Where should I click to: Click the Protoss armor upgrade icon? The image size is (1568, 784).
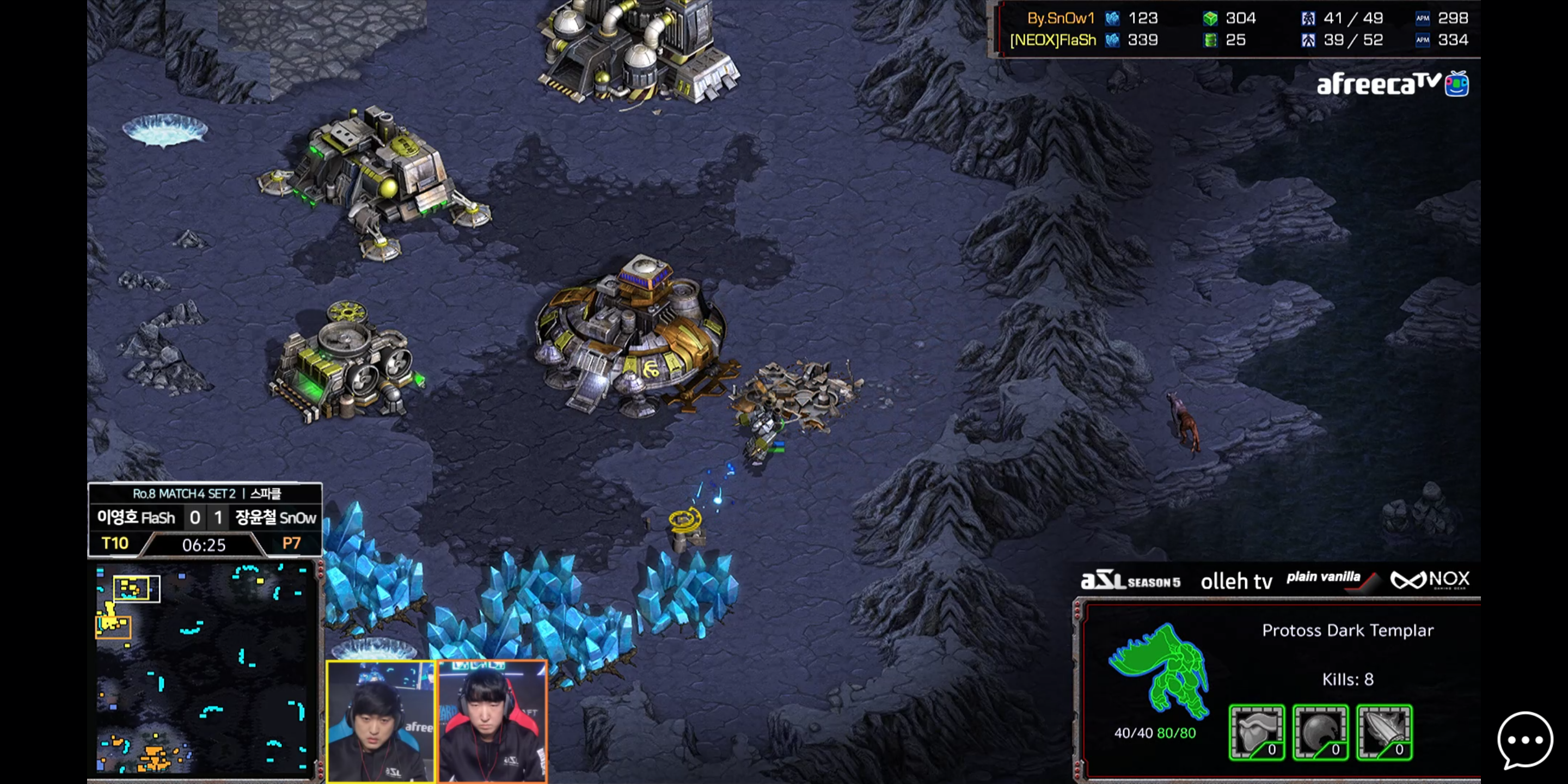1257,733
